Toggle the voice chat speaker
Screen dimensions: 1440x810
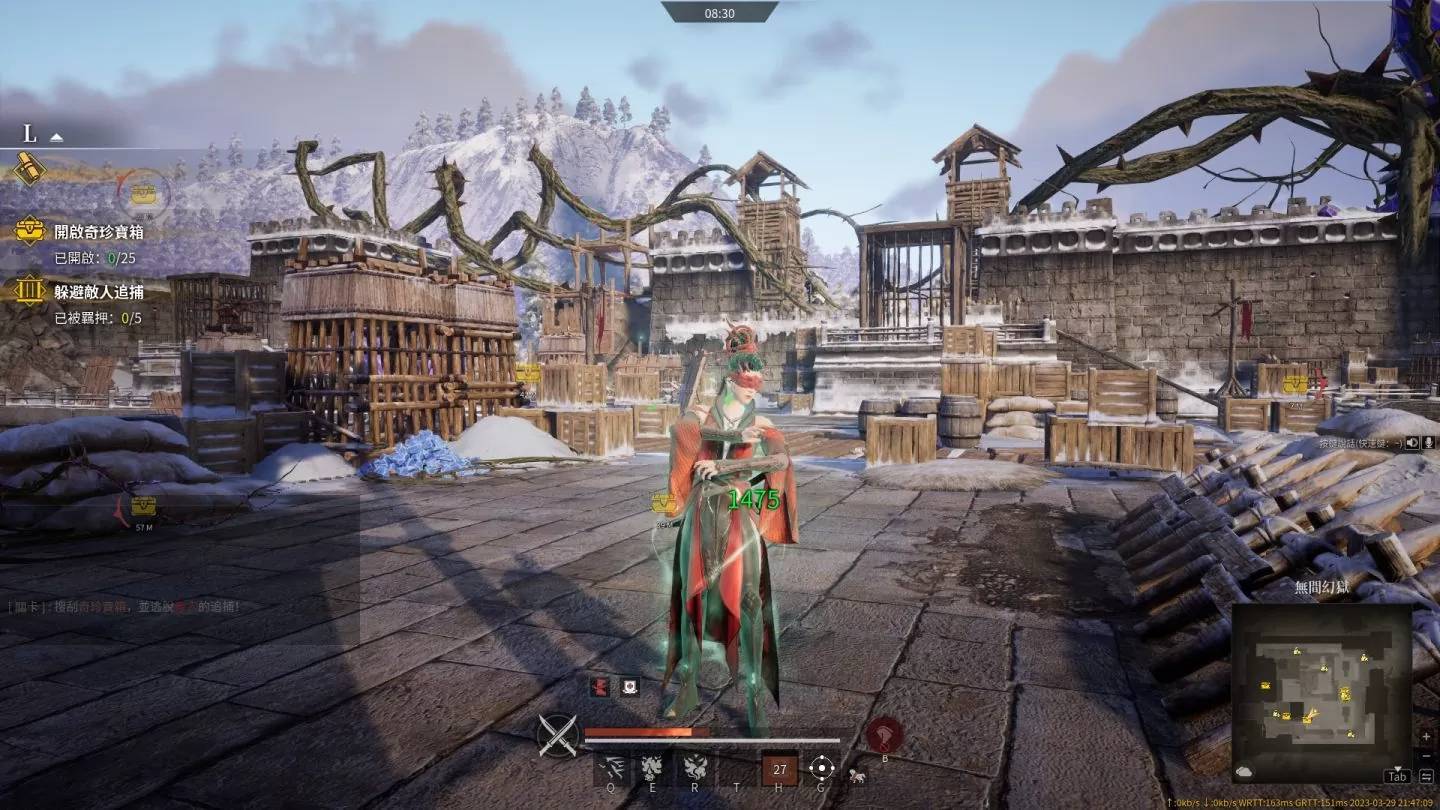point(1412,442)
